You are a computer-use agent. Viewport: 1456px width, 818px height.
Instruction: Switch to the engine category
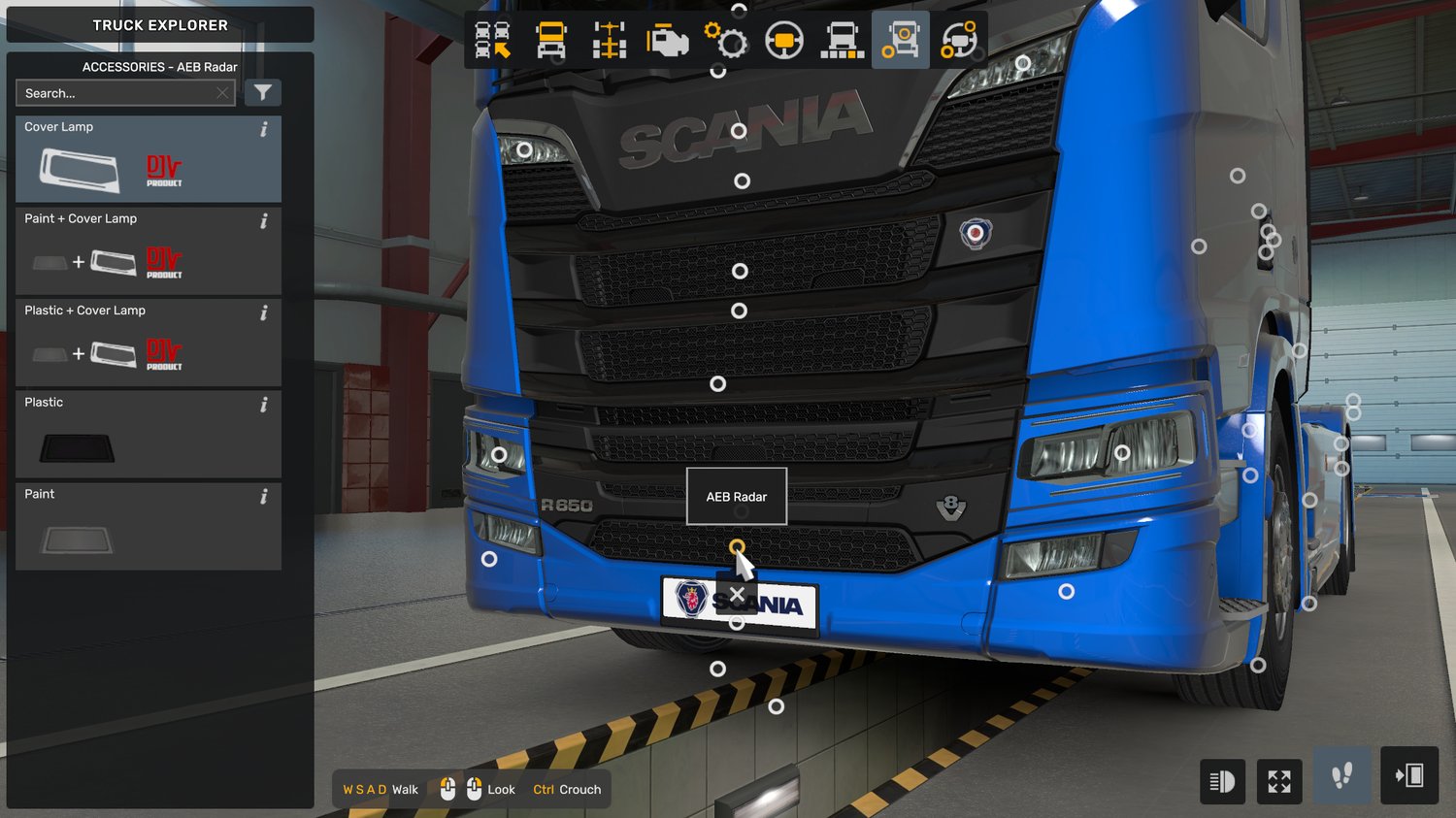click(x=668, y=41)
